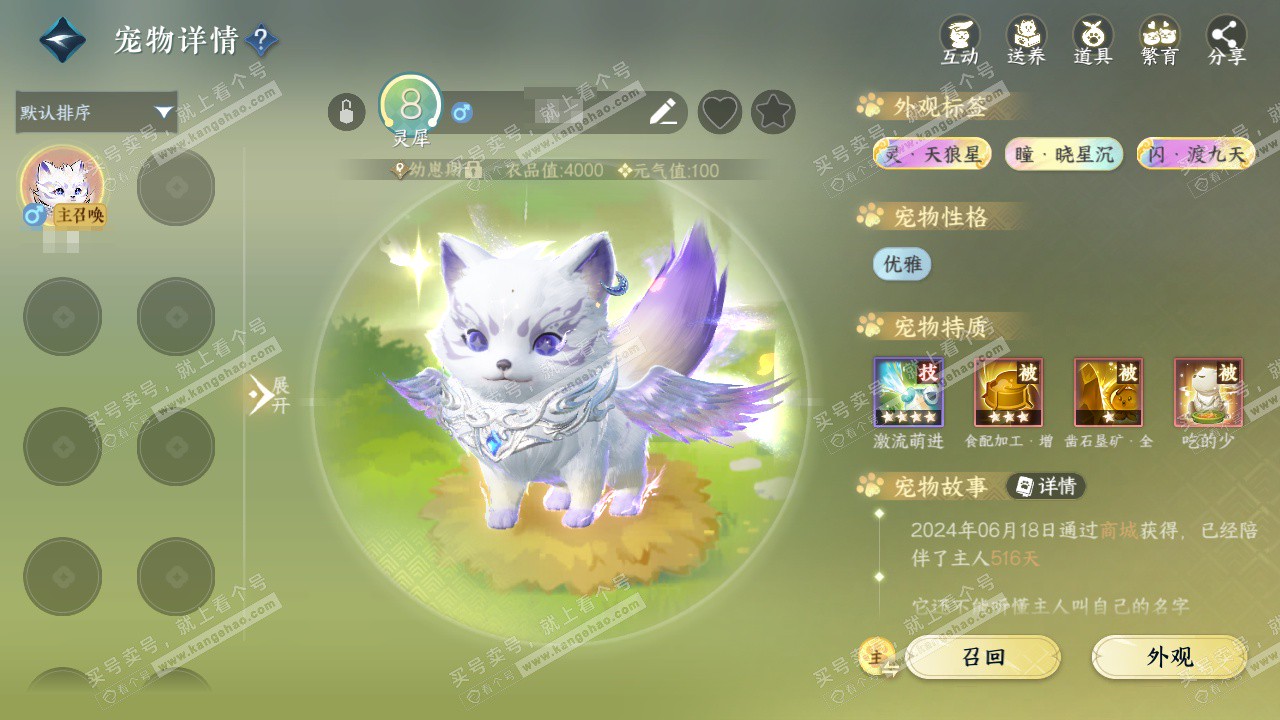Viewport: 1280px width, 720px height.
Task: Open the 繁育 breeding menu
Action: point(1160,40)
